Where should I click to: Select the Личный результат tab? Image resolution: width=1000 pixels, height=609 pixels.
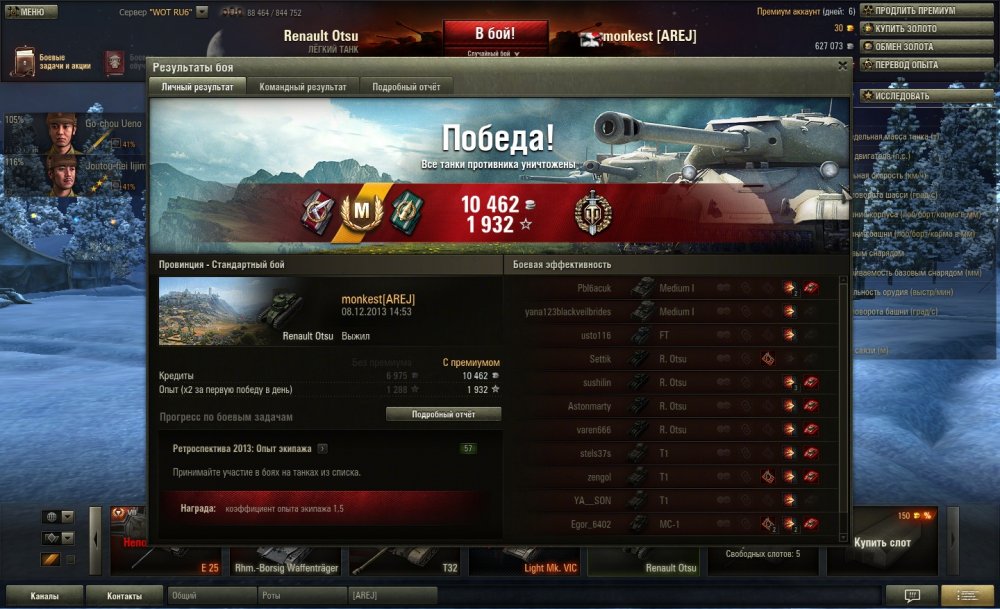coord(197,87)
